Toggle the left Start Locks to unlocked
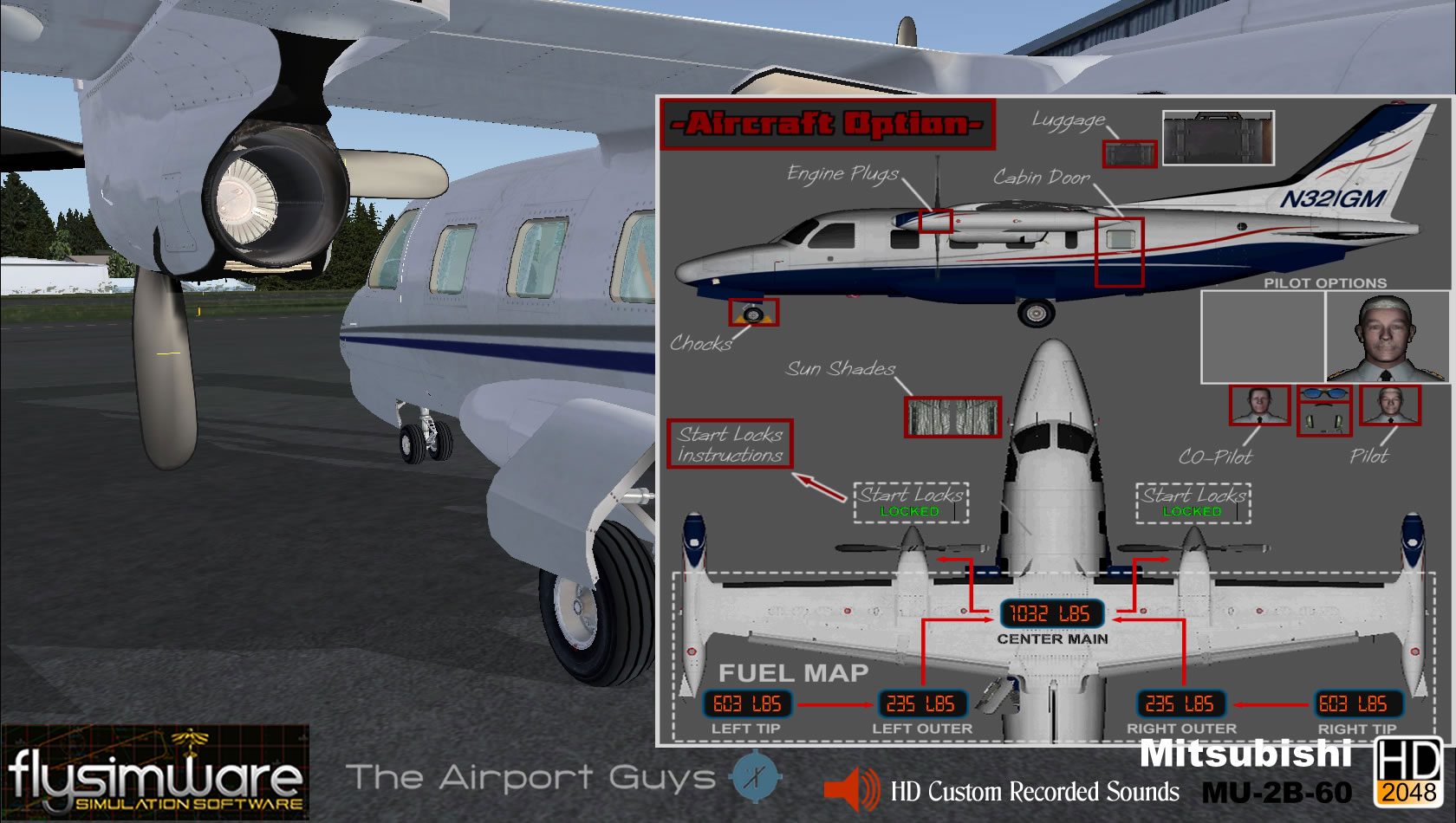This screenshot has width=1456, height=823. click(910, 502)
